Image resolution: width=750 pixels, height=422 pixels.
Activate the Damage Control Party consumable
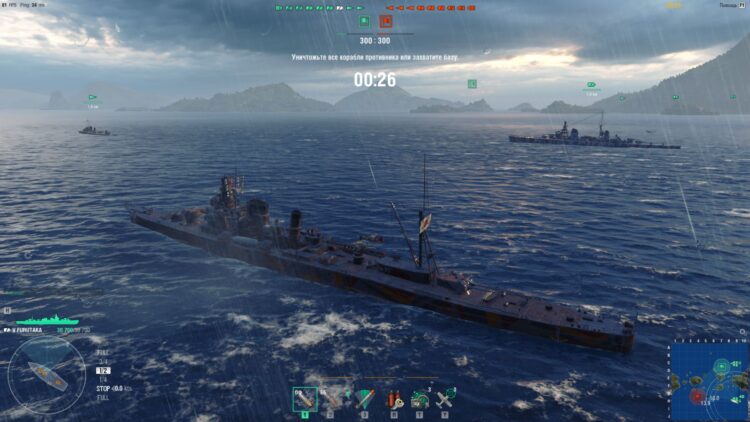pyautogui.click(x=394, y=399)
